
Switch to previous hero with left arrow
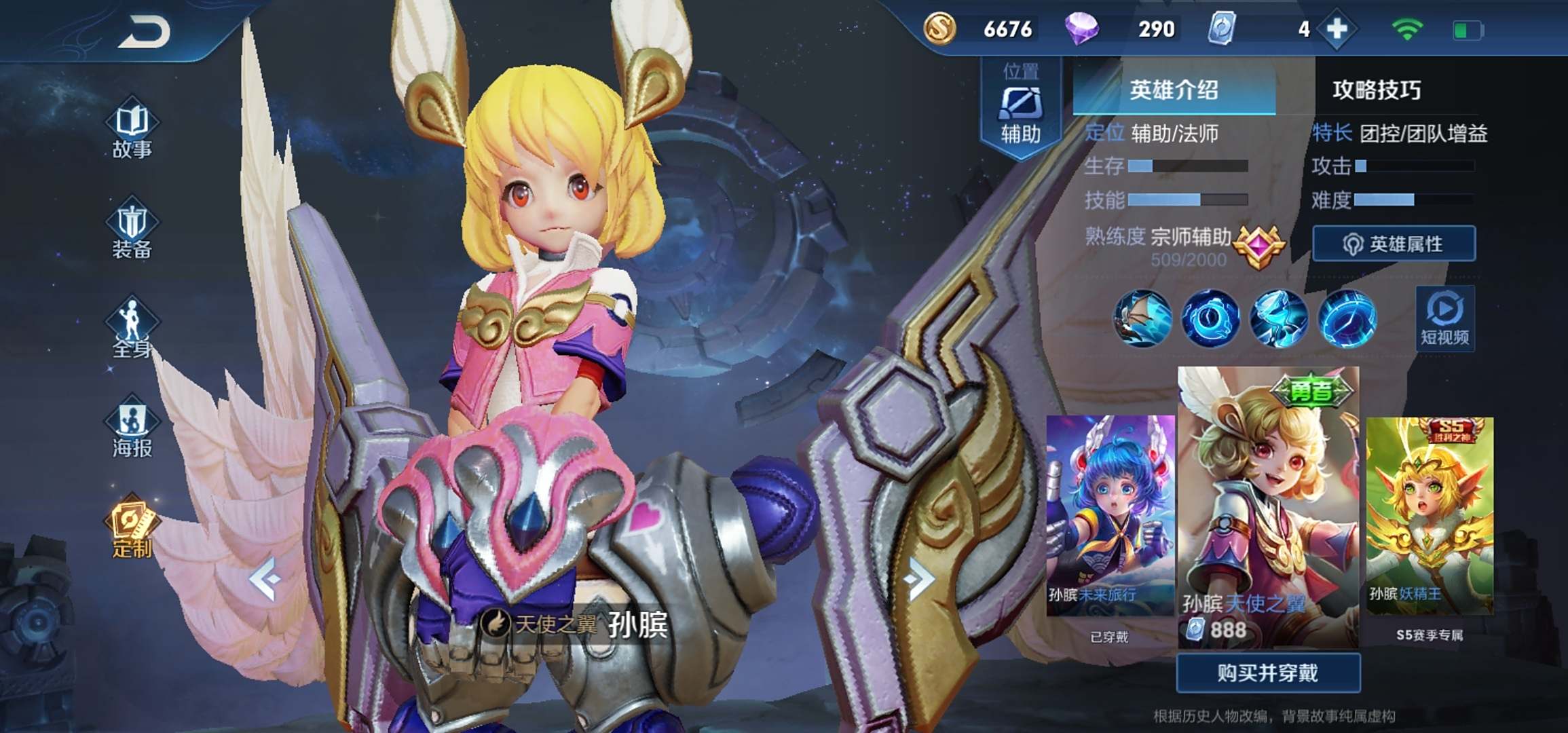coord(265,579)
